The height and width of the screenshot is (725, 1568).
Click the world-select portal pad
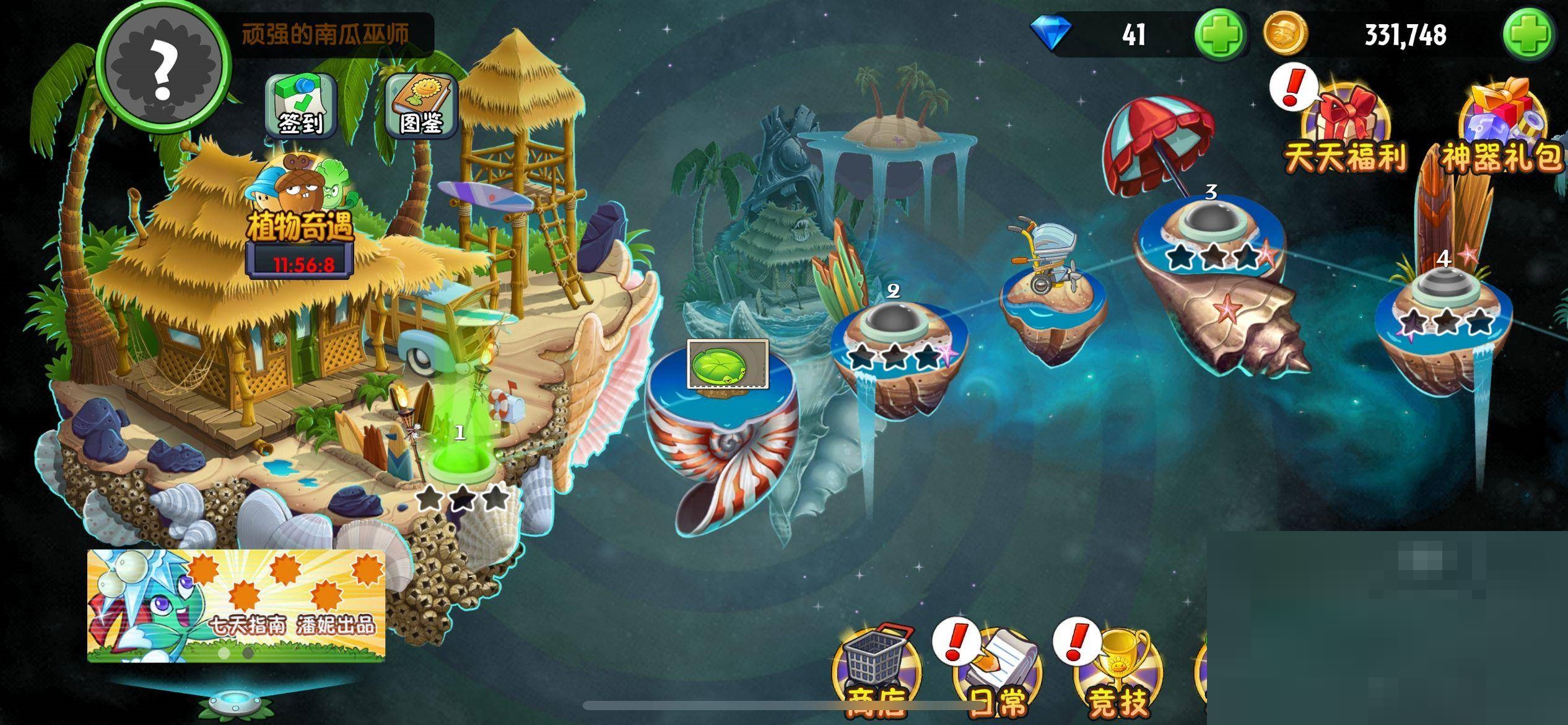point(229,702)
